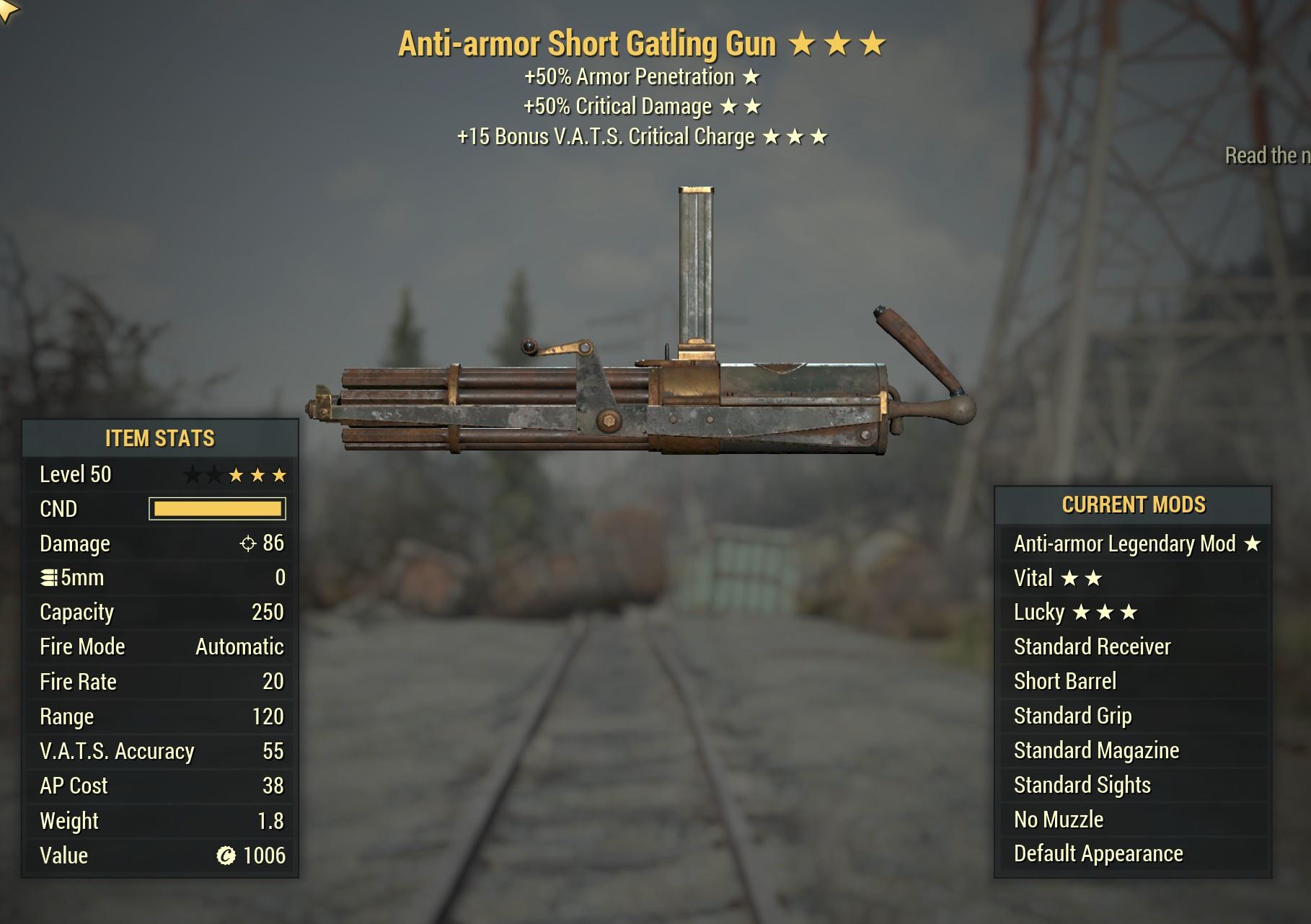The width and height of the screenshot is (1311, 924).
Task: Choose the Default Appearance entry
Action: tap(1132, 853)
